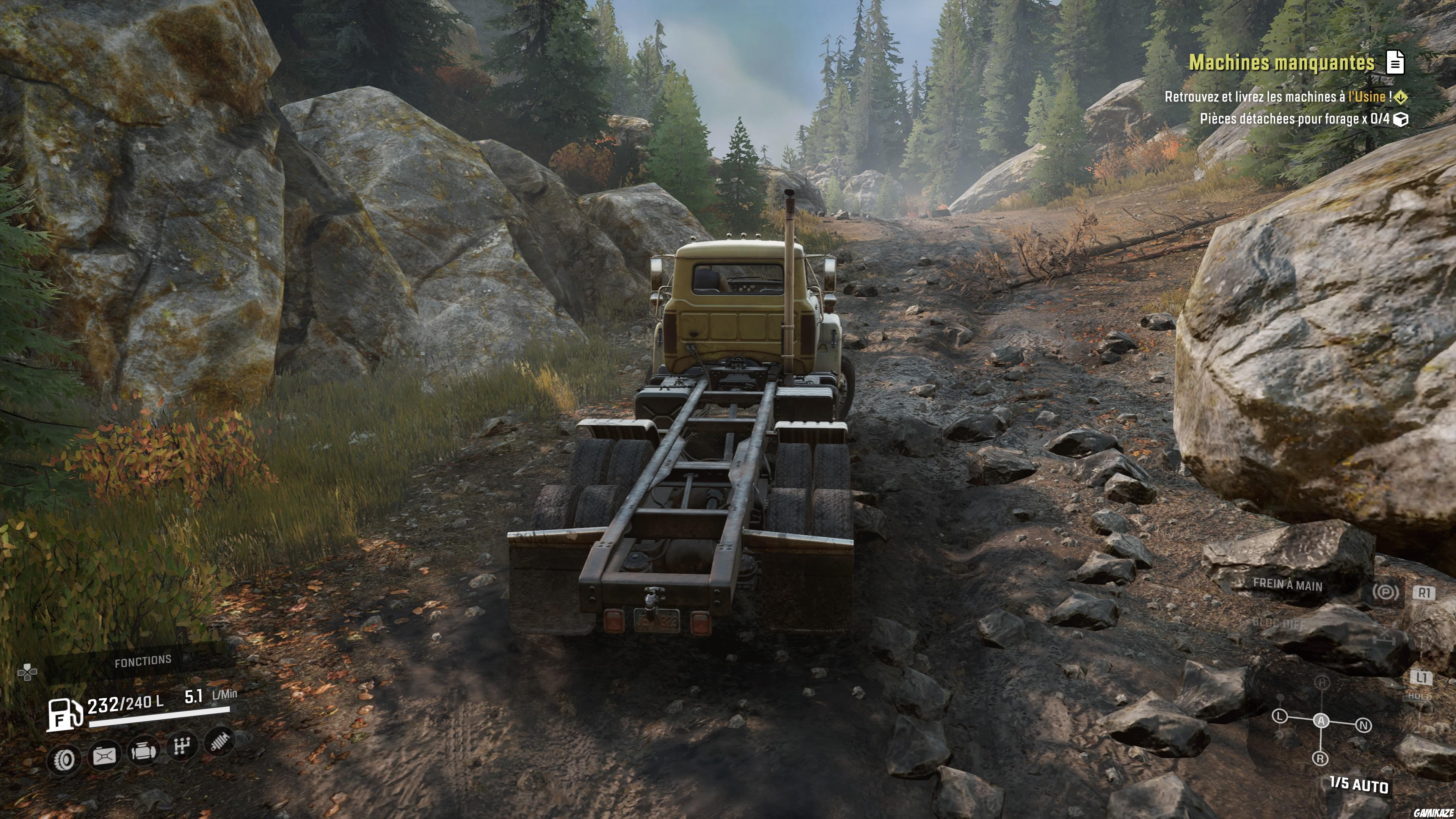Shift into Low gear on the shifter
Viewport: 1456px width, 819px height.
click(1280, 717)
